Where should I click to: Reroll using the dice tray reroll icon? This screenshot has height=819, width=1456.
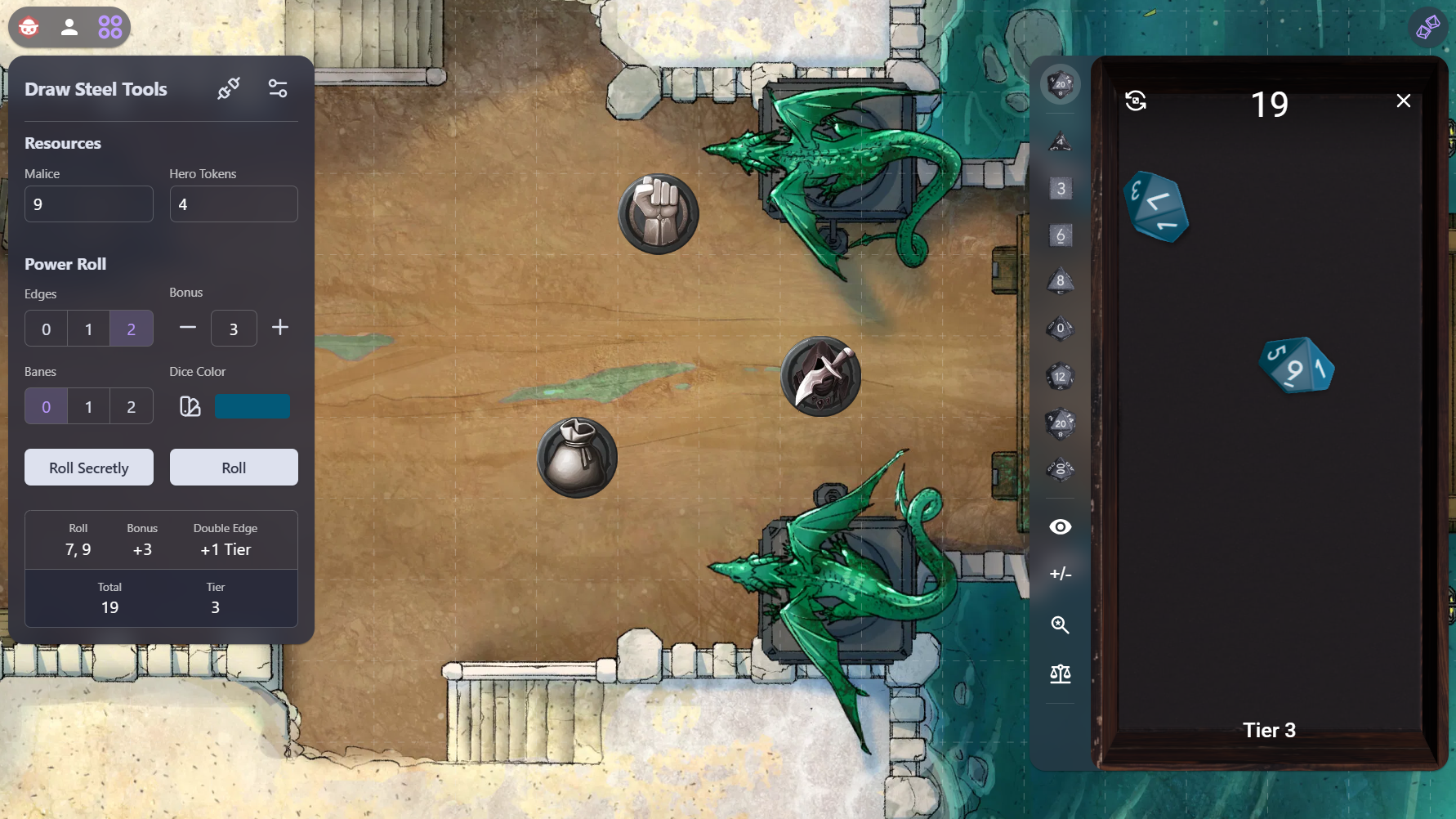pos(1136,101)
